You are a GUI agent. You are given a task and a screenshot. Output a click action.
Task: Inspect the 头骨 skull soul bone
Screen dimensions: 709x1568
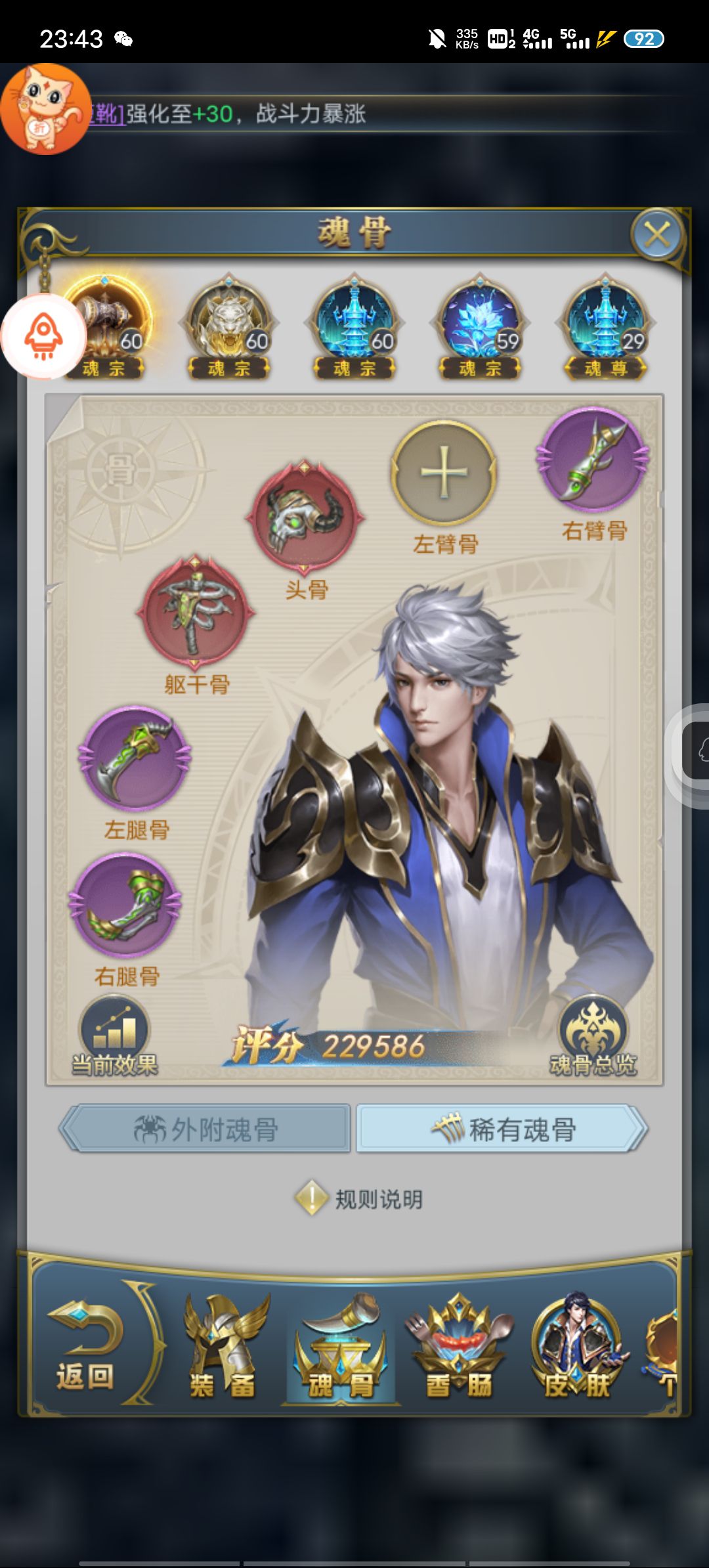305,516
